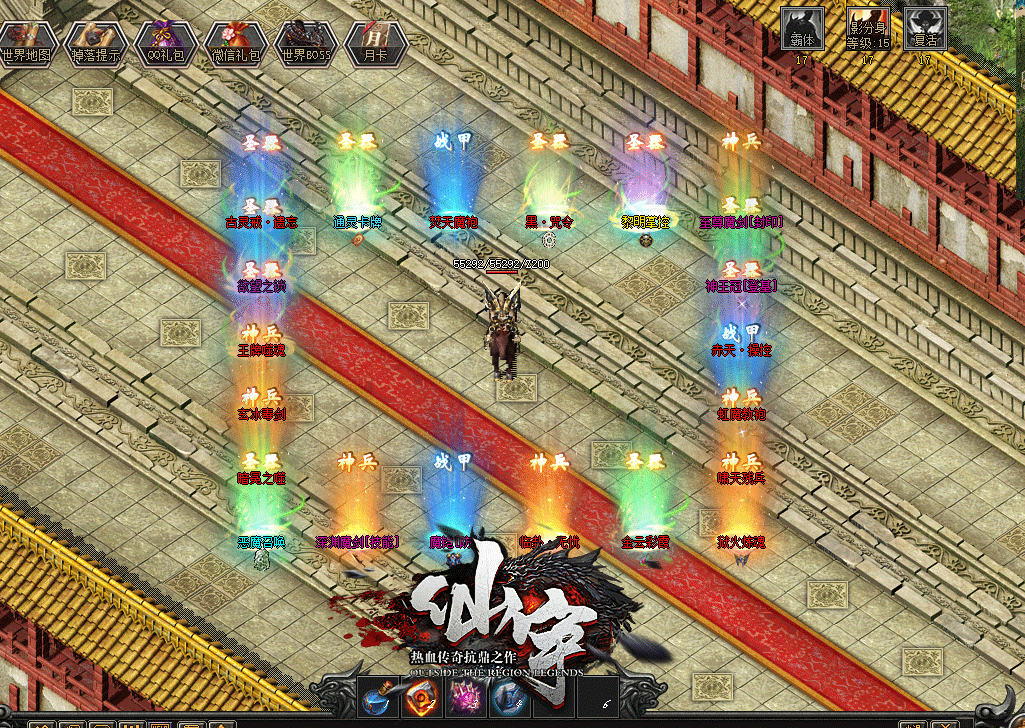This screenshot has width=1025, height=728.
Task: Open the 月卡 monthly card
Action: [375, 42]
